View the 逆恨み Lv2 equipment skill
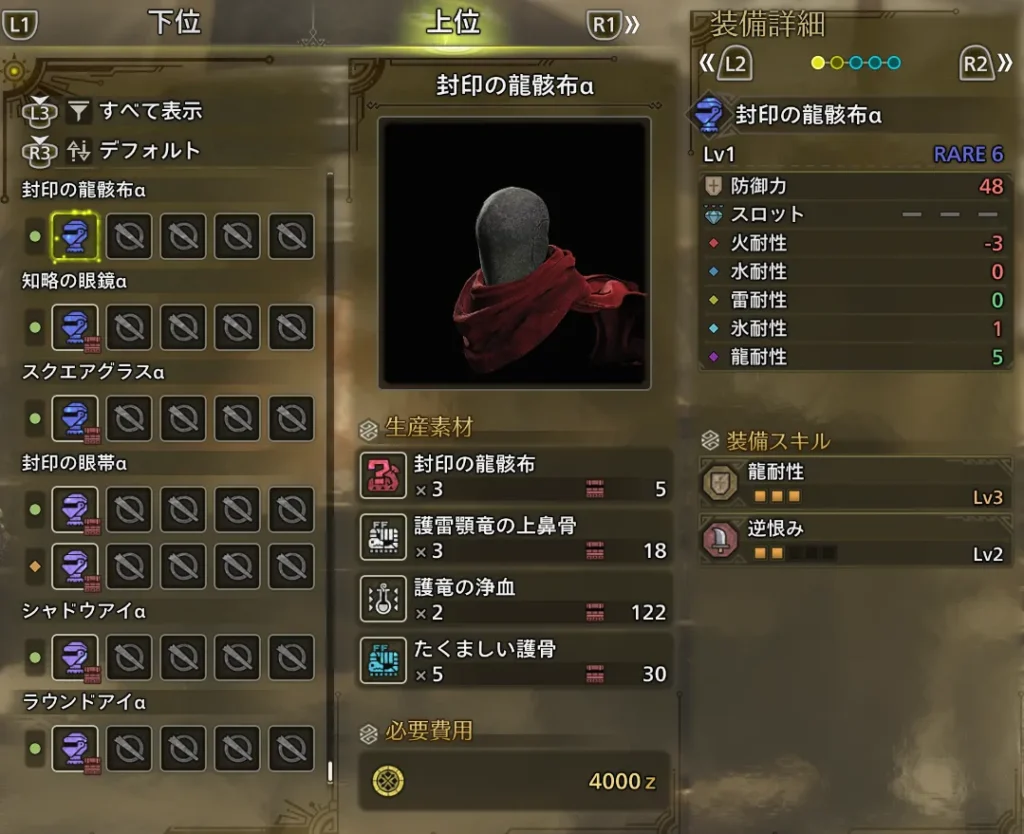 (x=856, y=541)
